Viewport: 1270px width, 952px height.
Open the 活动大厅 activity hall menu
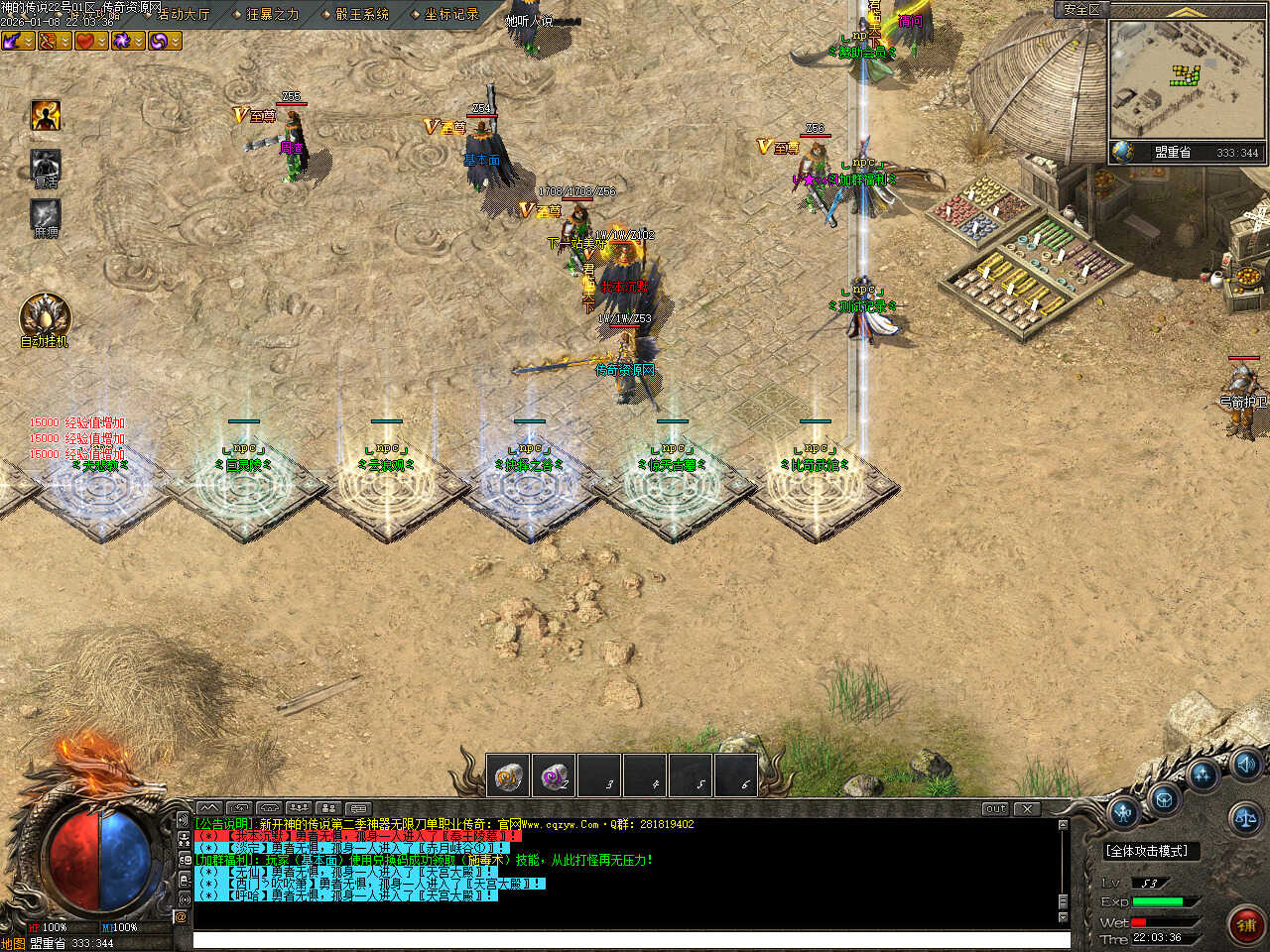184,14
